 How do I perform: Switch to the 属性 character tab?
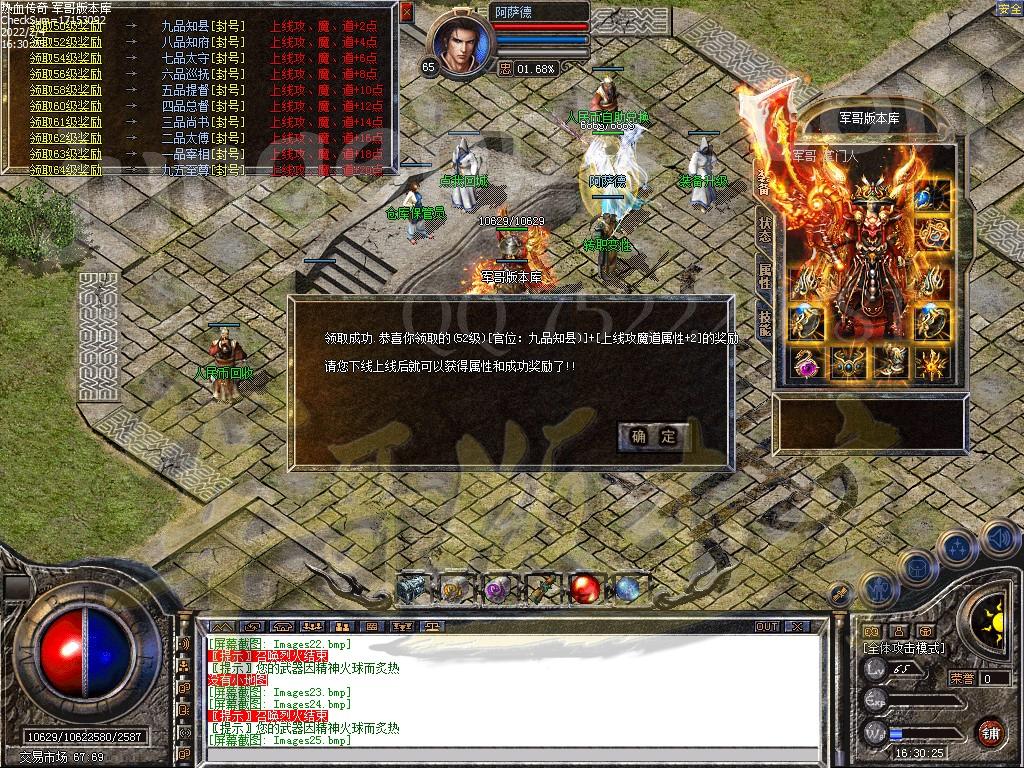[x=765, y=276]
